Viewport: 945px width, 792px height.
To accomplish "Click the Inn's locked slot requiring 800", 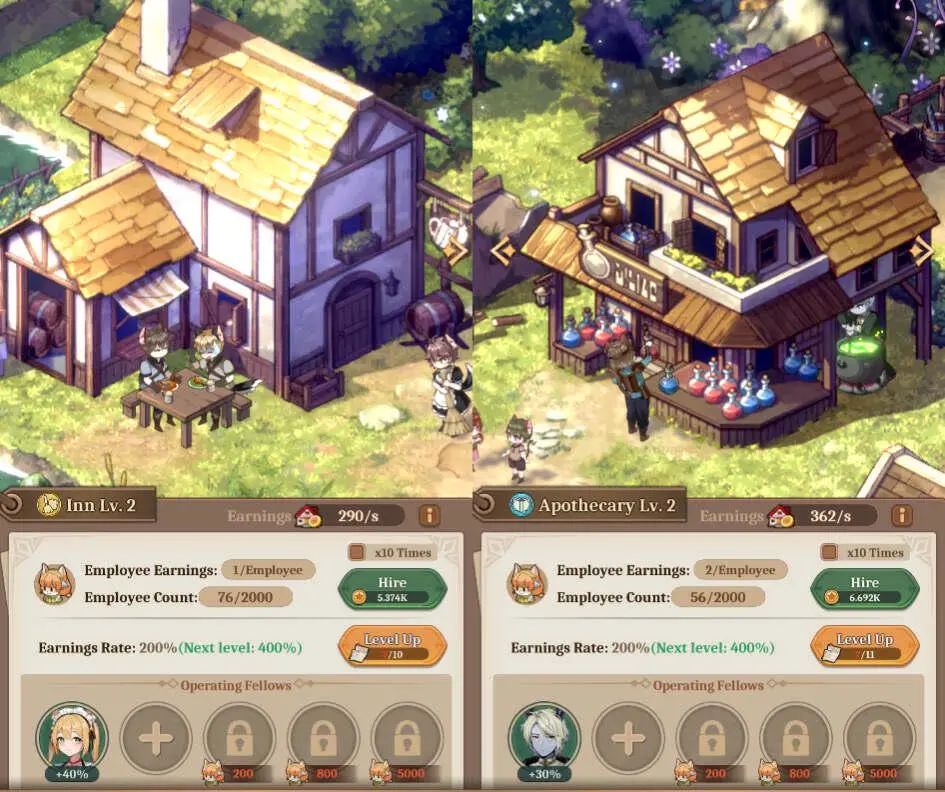I will (324, 739).
